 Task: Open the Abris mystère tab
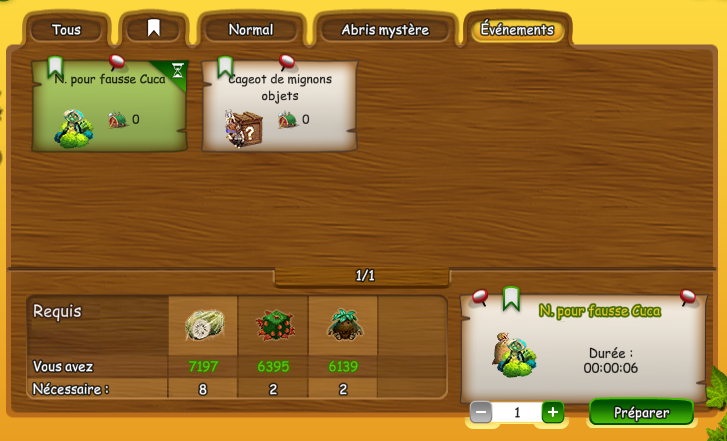click(384, 30)
